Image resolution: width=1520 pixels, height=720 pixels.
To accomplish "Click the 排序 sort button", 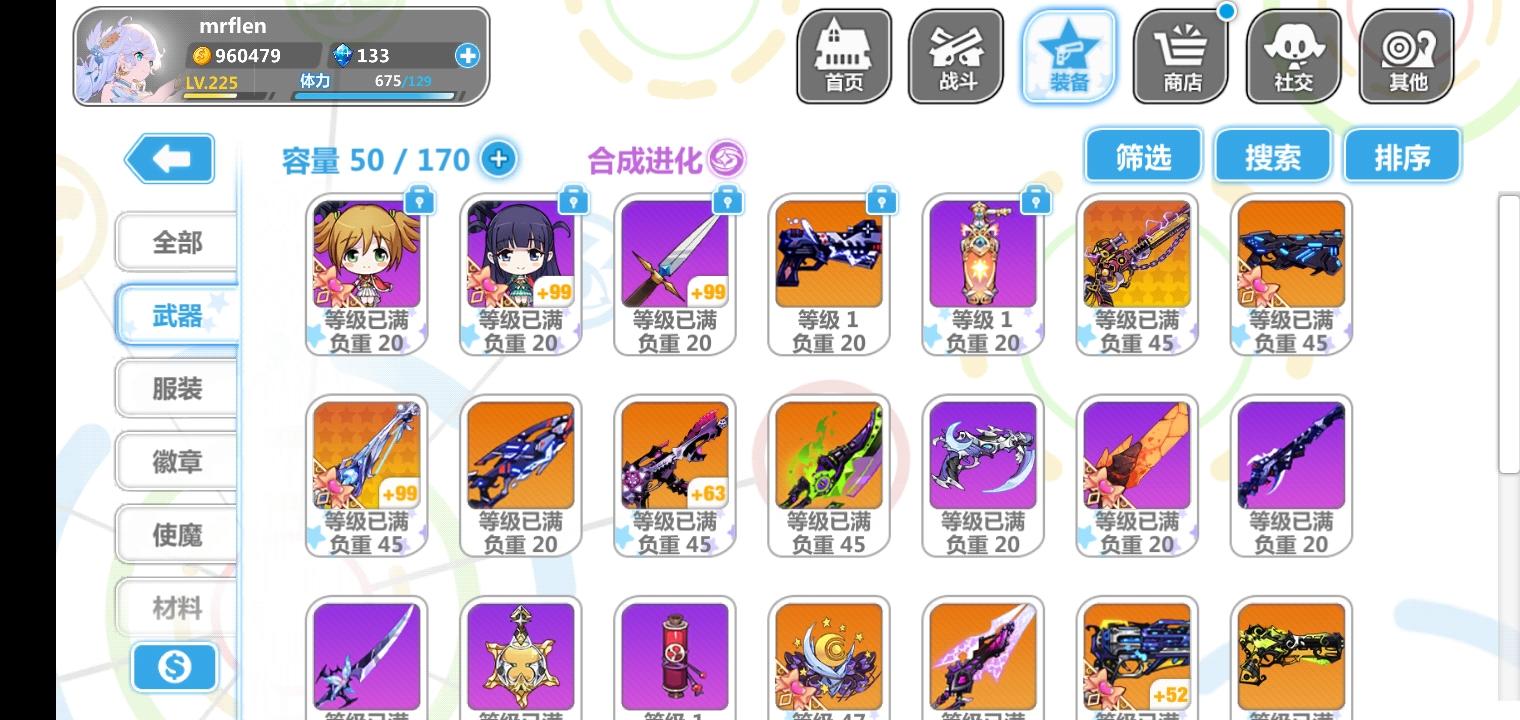I will point(1402,155).
